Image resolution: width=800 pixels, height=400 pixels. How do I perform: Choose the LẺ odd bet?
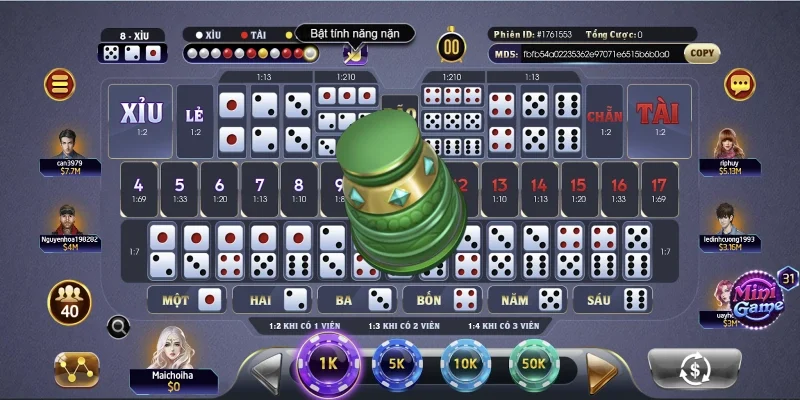click(x=194, y=120)
